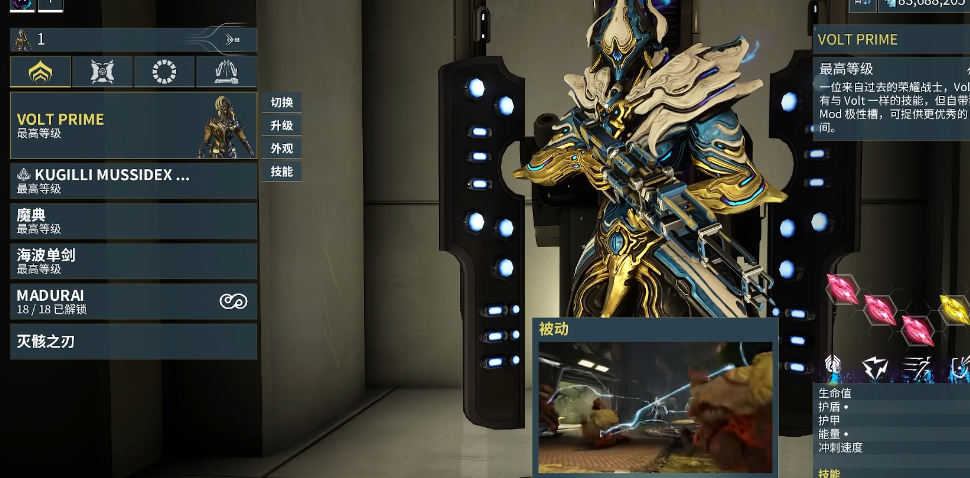
Task: Open the tab with hands icon
Action: pos(226,72)
